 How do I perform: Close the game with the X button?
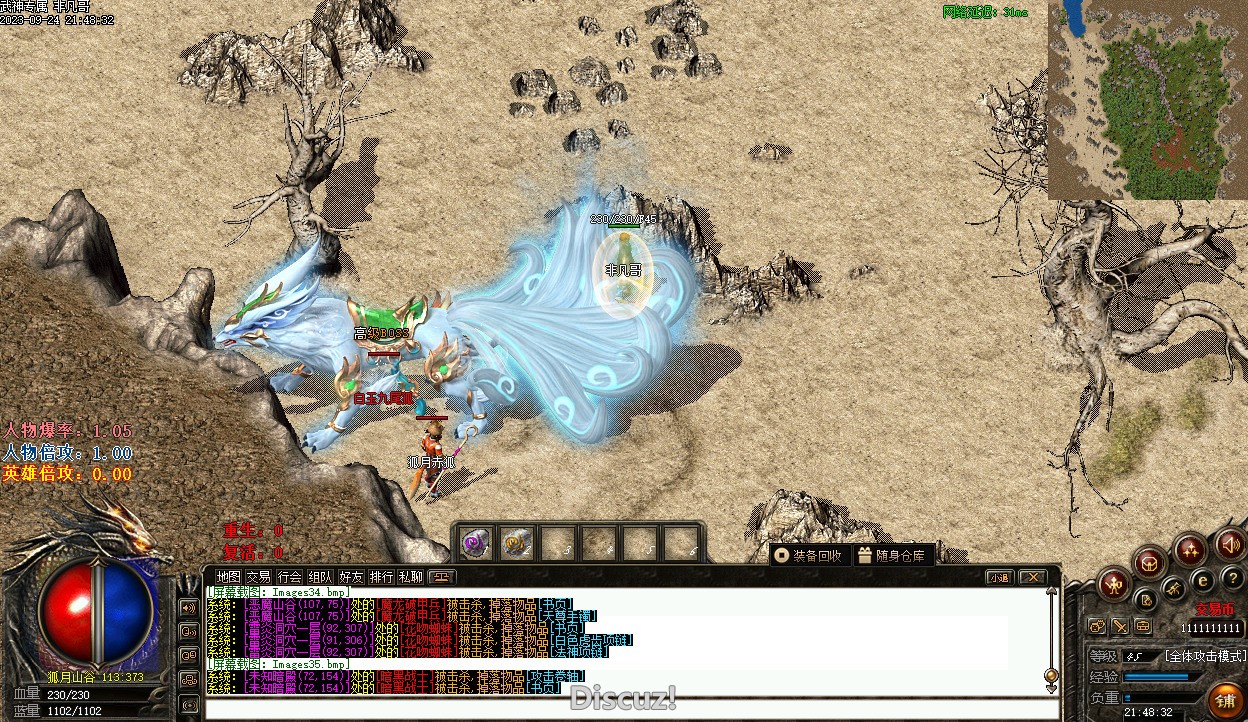(1032, 577)
